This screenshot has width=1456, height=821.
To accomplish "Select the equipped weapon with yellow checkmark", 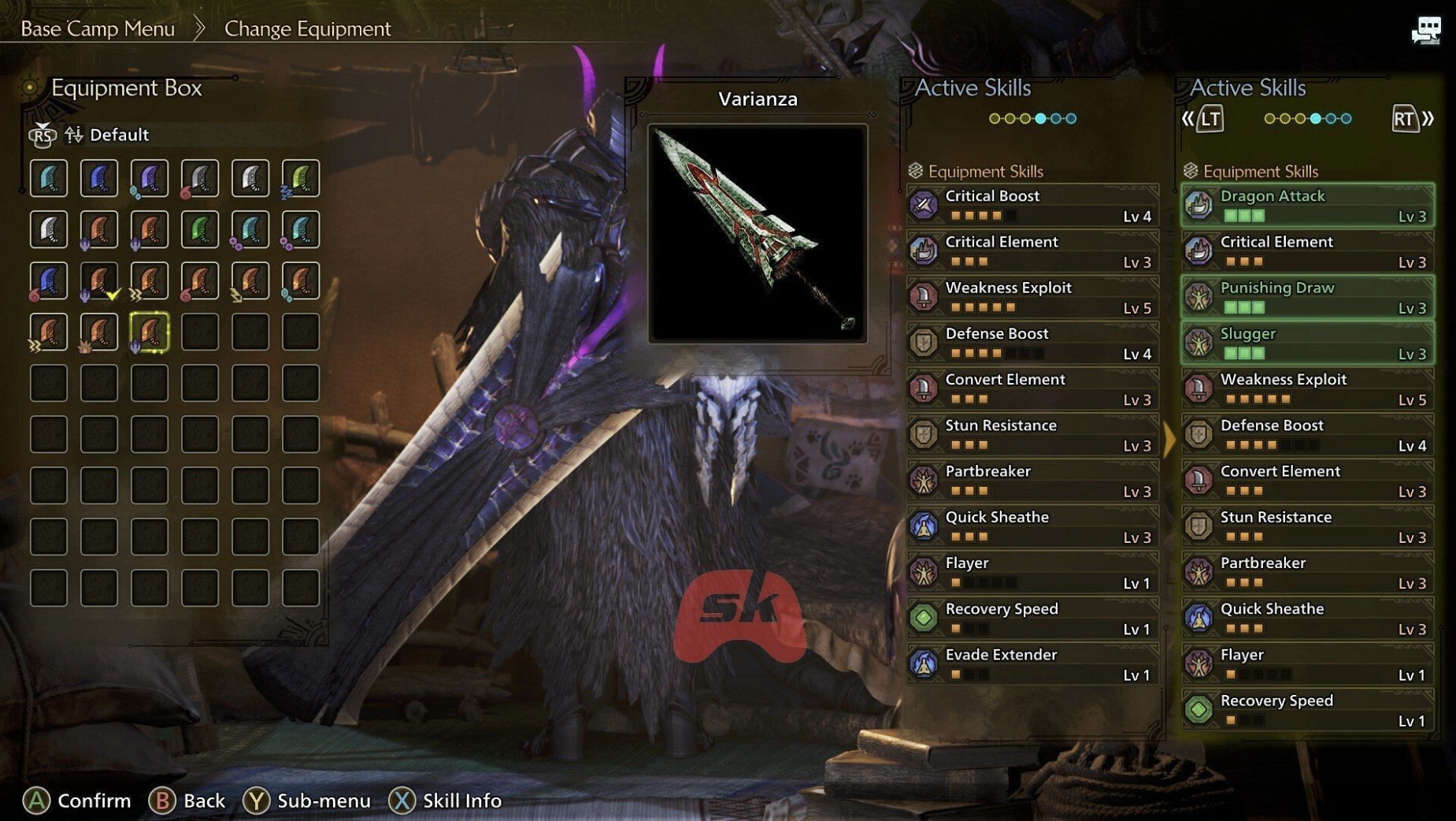I will [99, 280].
